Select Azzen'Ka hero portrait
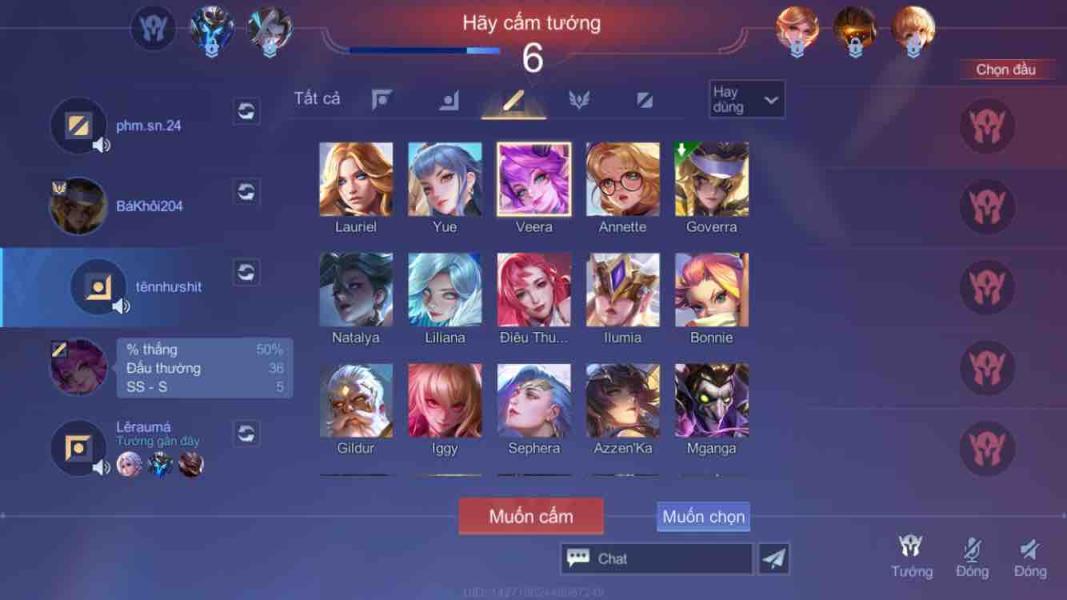Screen dimensions: 1067x600 (623, 401)
